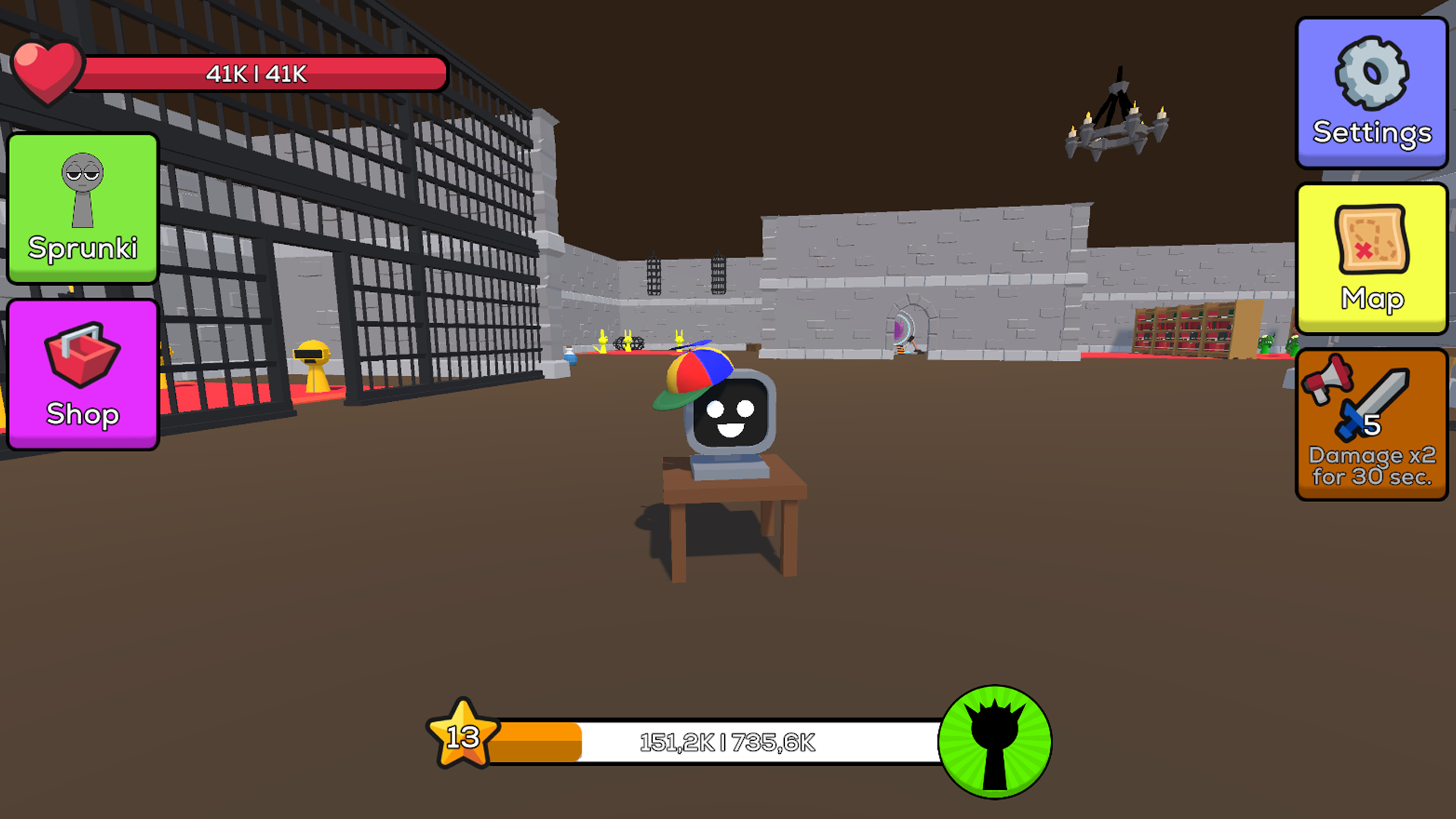Open the Shop panel

[x=82, y=374]
